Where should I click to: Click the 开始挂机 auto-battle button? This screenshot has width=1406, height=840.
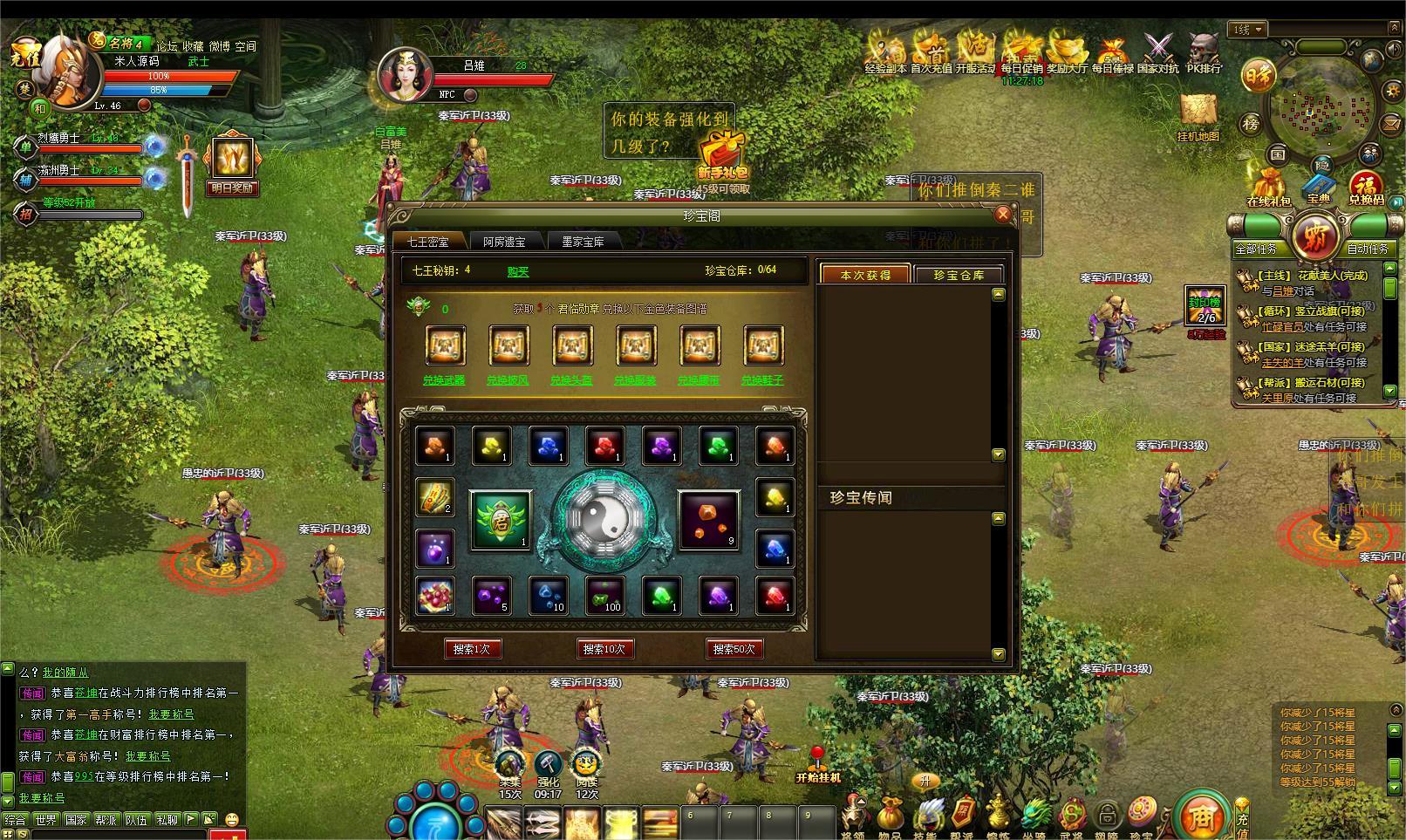(x=817, y=765)
